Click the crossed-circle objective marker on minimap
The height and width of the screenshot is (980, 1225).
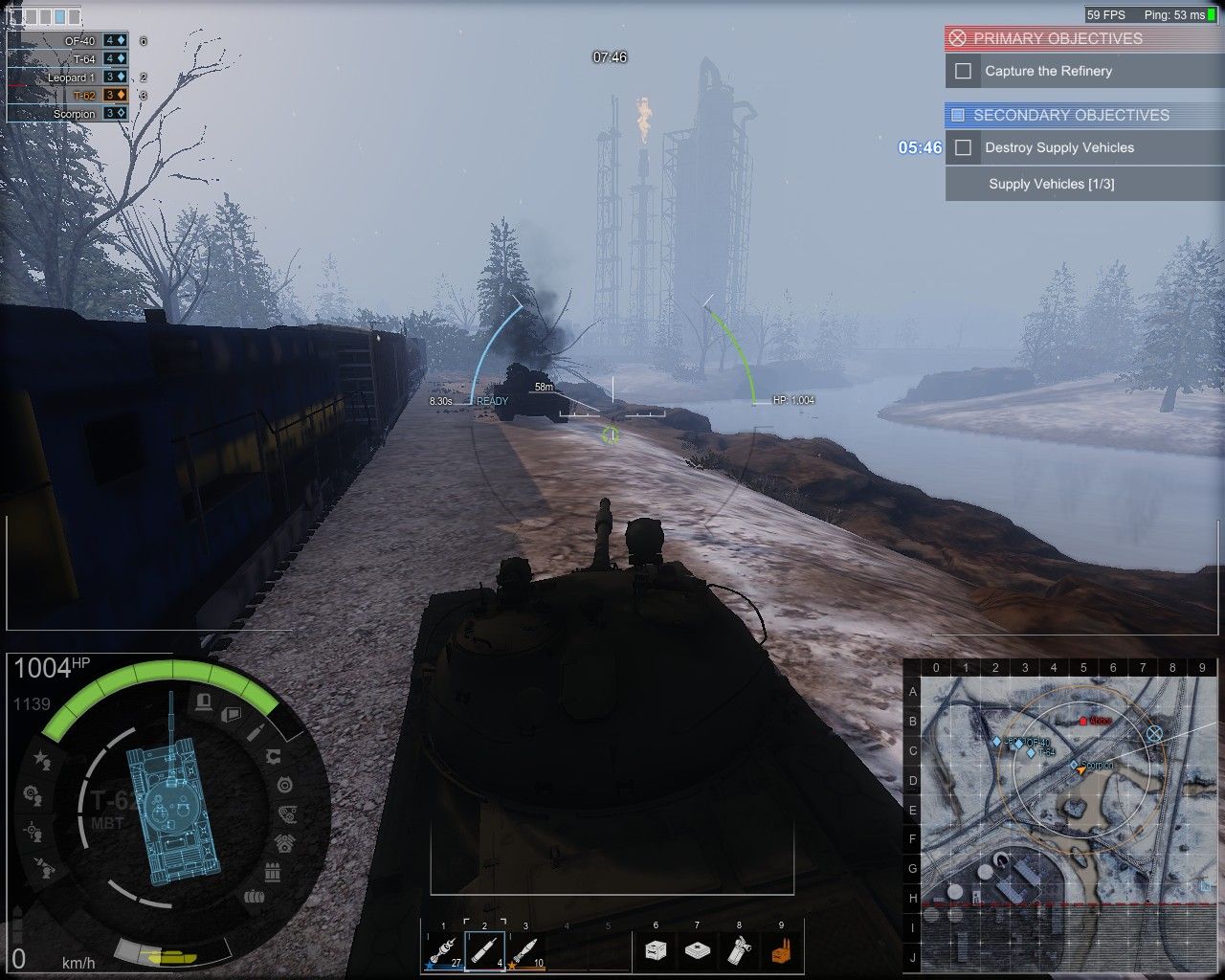pos(1154,734)
